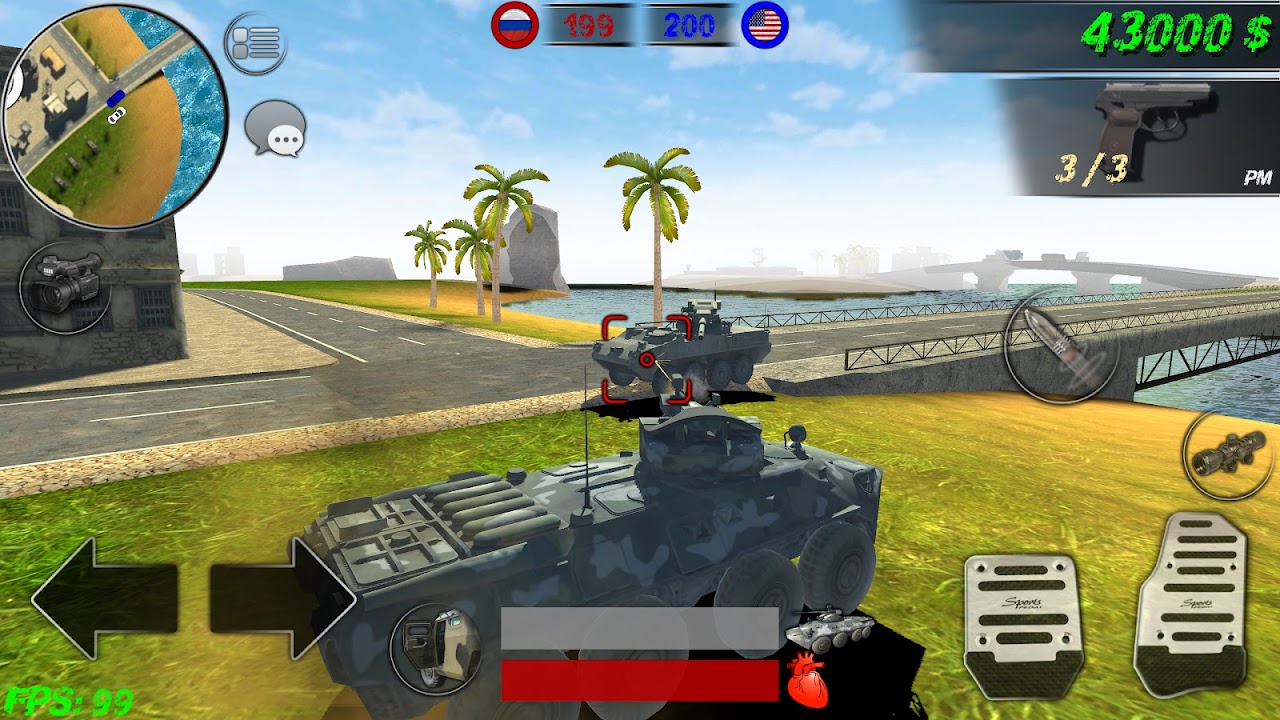The height and width of the screenshot is (720, 1280).
Task: Open the chat speech bubble
Action: 275,129
